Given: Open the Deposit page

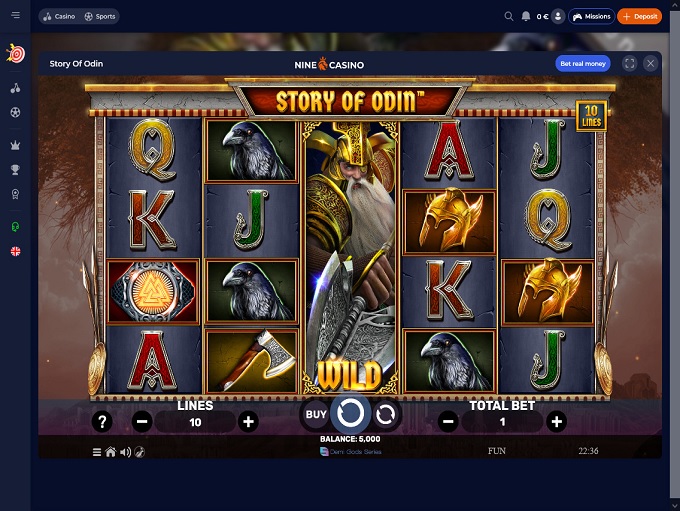Looking at the screenshot, I should [x=639, y=17].
